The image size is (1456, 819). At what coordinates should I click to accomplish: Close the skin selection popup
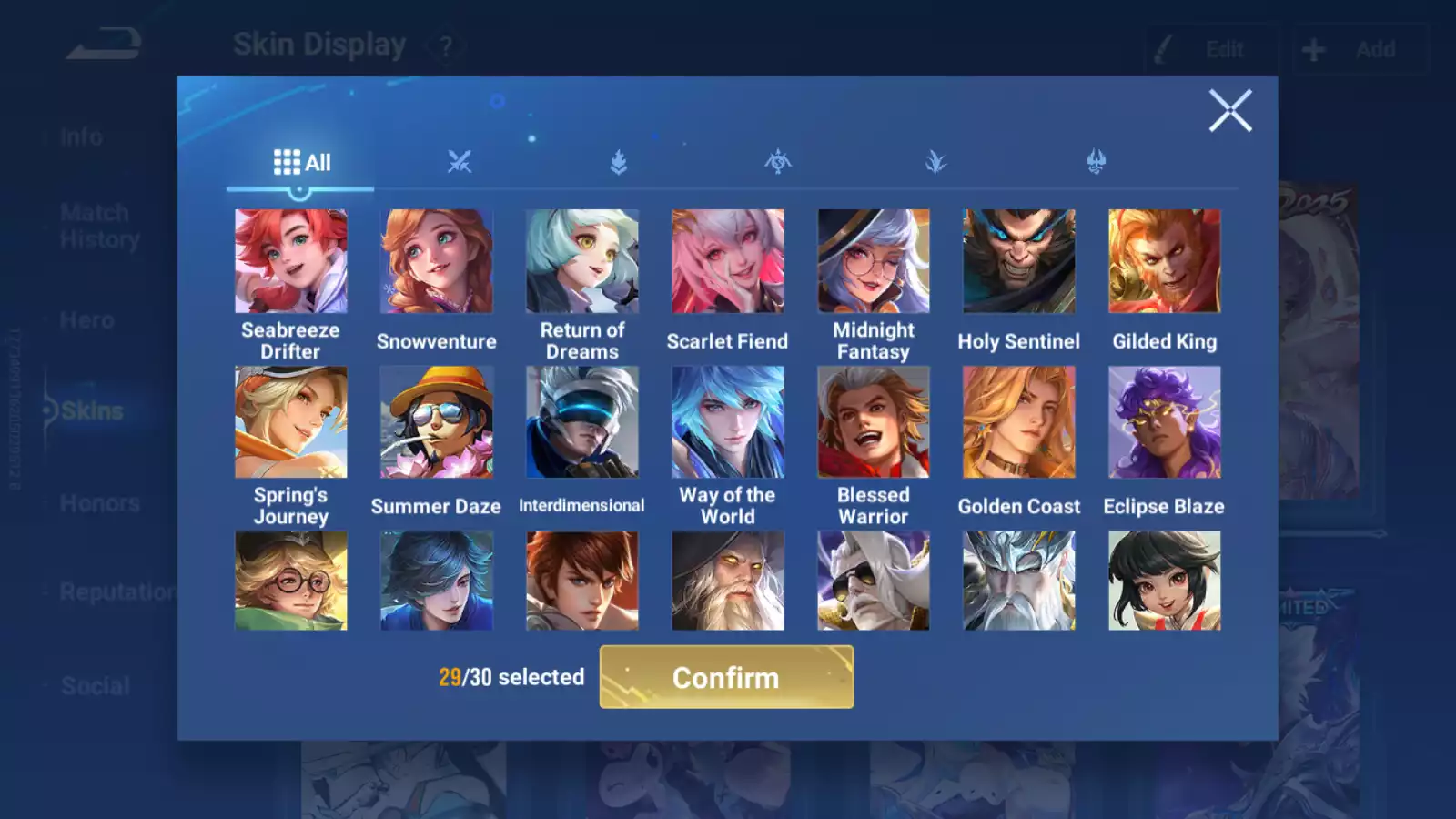1230,111
